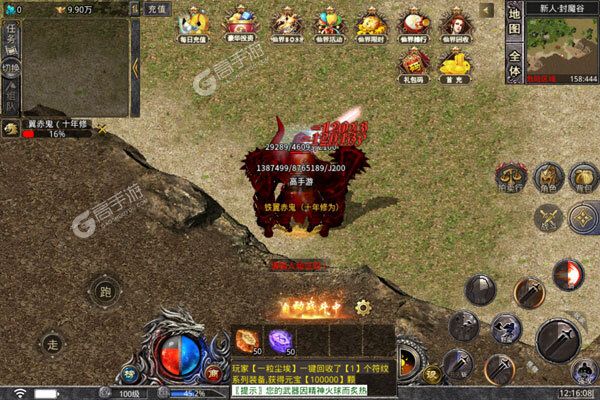Open the 仙界限时 limited-time icon
This screenshot has height=400, width=600.
point(372,26)
